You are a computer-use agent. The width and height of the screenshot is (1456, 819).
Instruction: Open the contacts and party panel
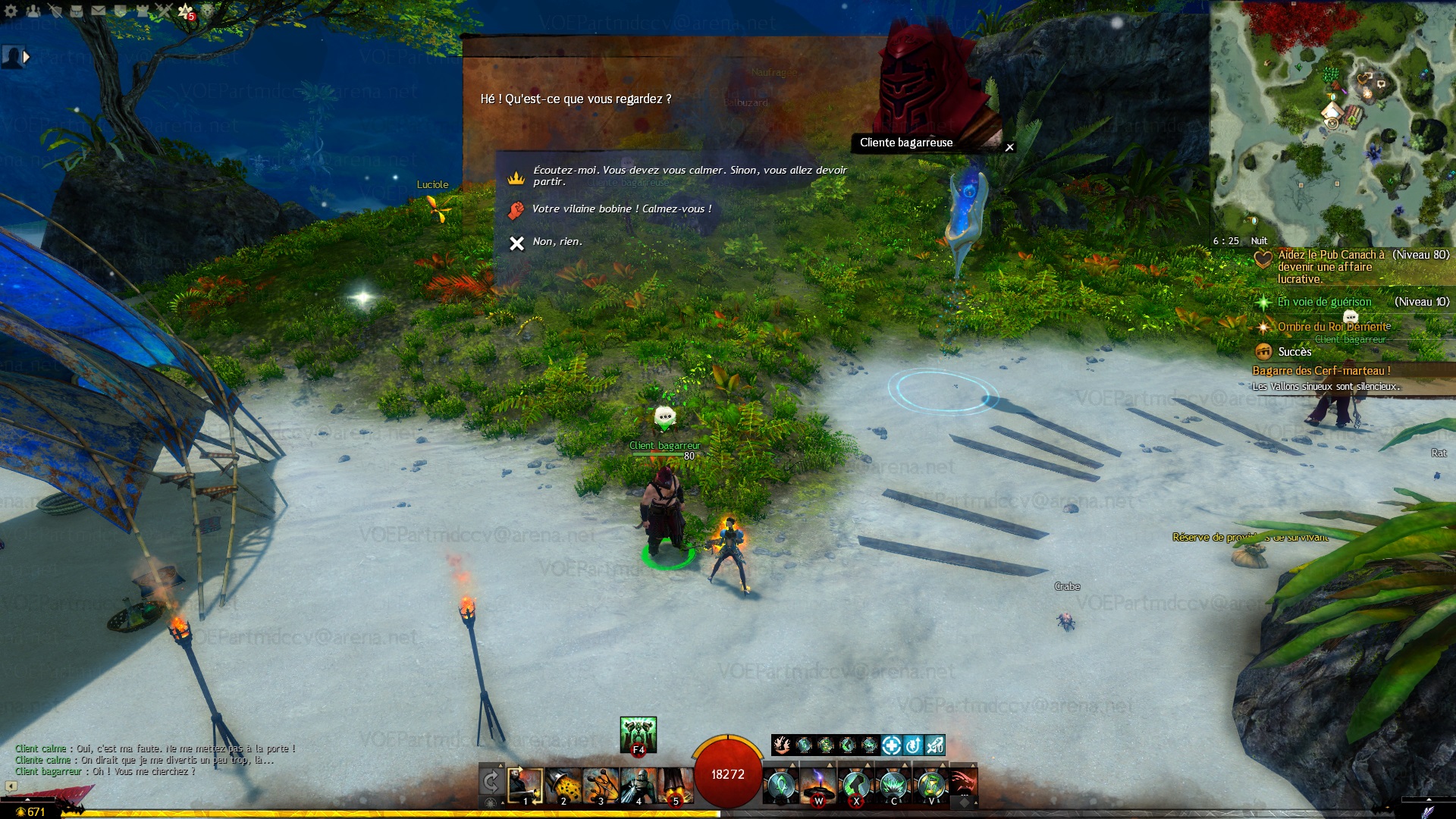pyautogui.click(x=33, y=11)
